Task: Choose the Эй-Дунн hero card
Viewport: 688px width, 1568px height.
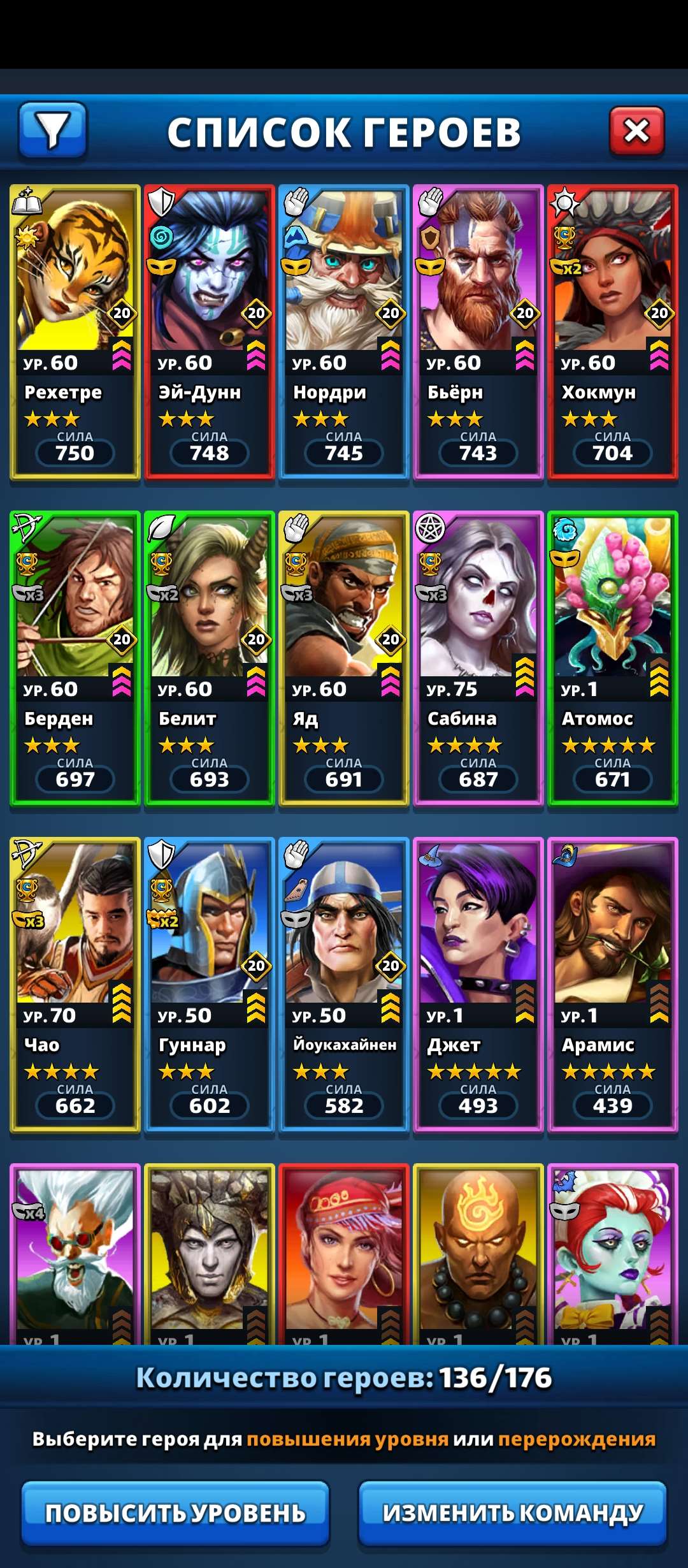Action: pyautogui.click(x=210, y=331)
